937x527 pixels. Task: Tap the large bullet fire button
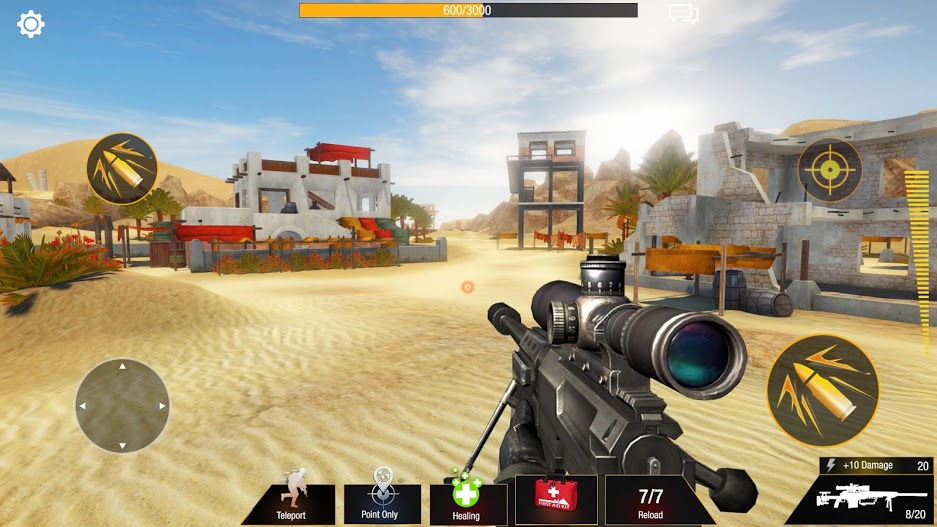[822, 389]
